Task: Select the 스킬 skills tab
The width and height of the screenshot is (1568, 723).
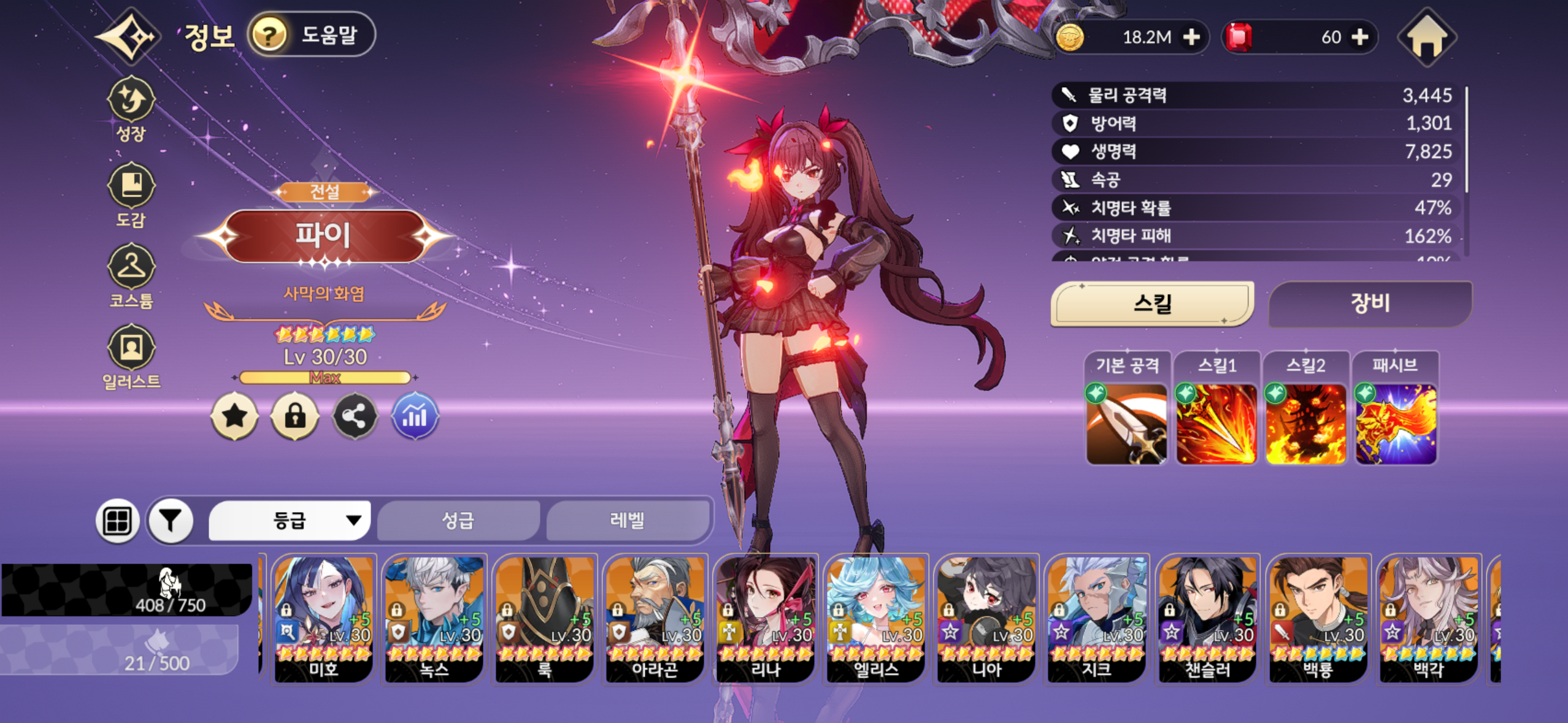Action: point(1152,303)
